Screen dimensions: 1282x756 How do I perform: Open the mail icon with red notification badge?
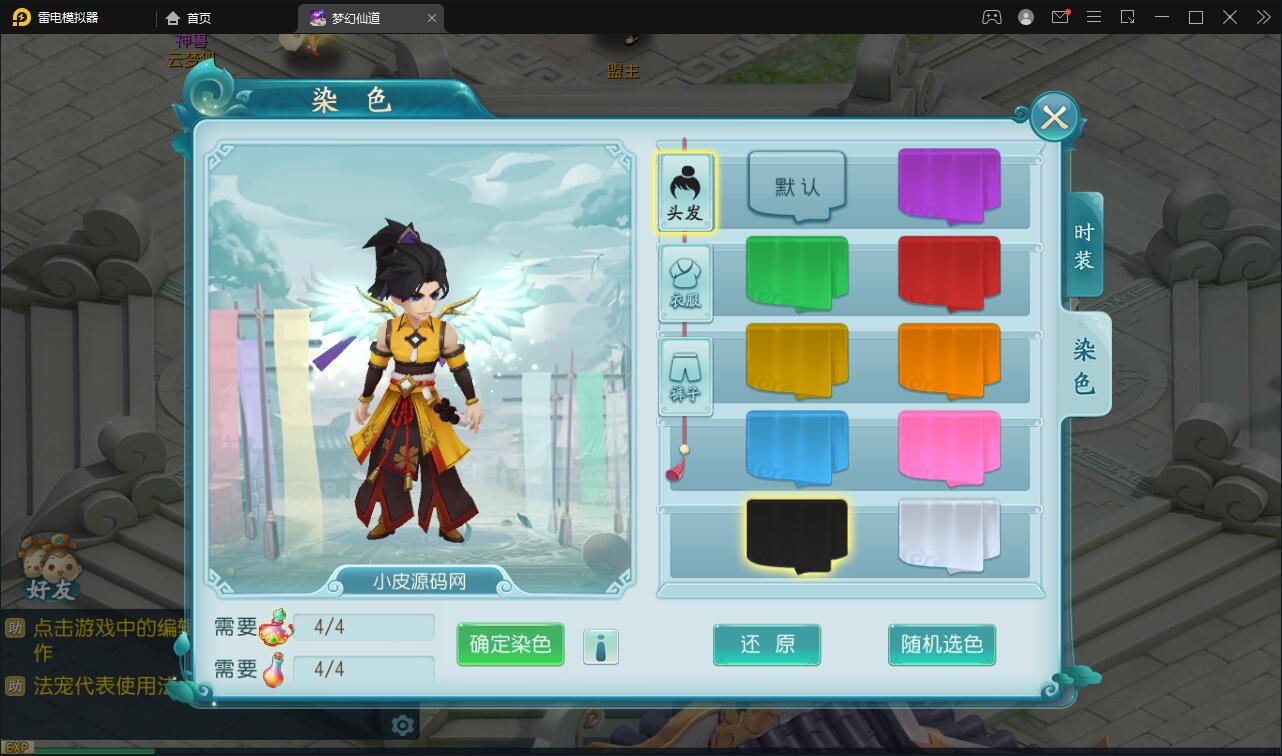(x=1060, y=17)
